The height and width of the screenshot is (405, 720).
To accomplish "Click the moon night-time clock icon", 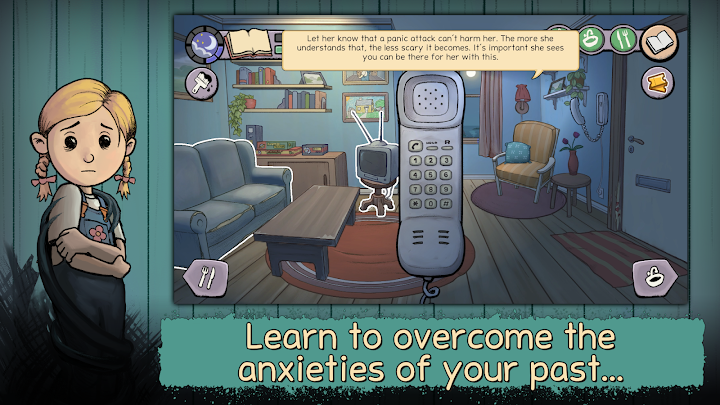I will pos(205,45).
